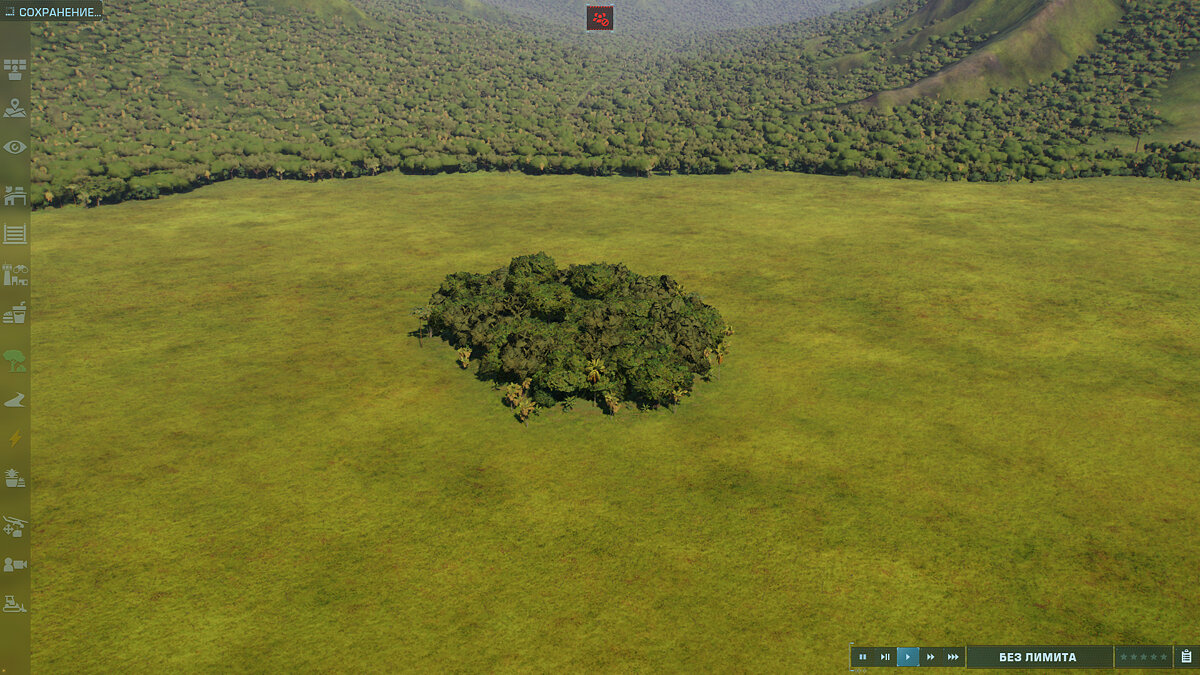Activate the capture mode camera icon
Image resolution: width=1200 pixels, height=675 pixels.
[15, 565]
